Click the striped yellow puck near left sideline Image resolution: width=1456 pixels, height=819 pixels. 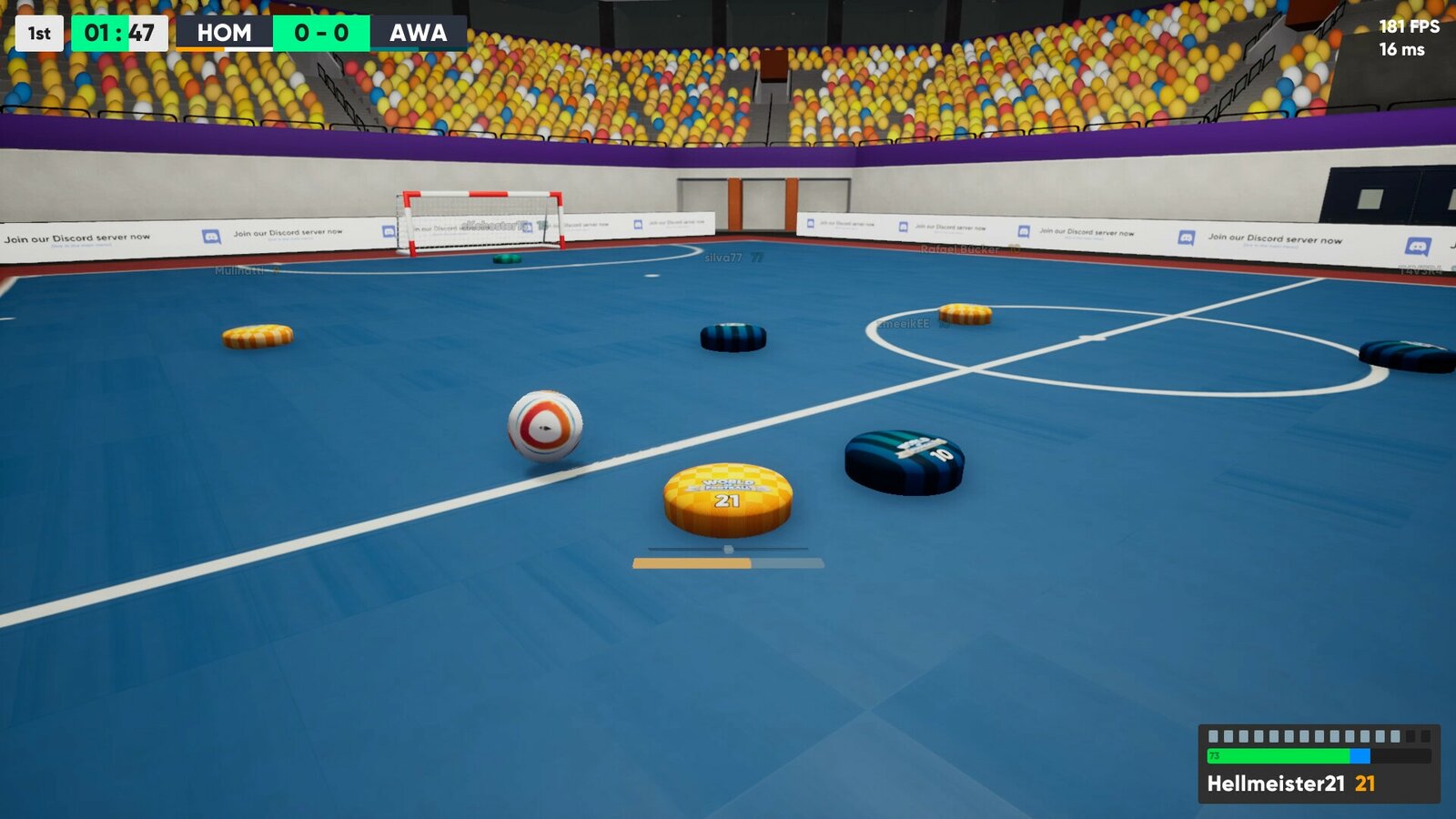(258, 337)
